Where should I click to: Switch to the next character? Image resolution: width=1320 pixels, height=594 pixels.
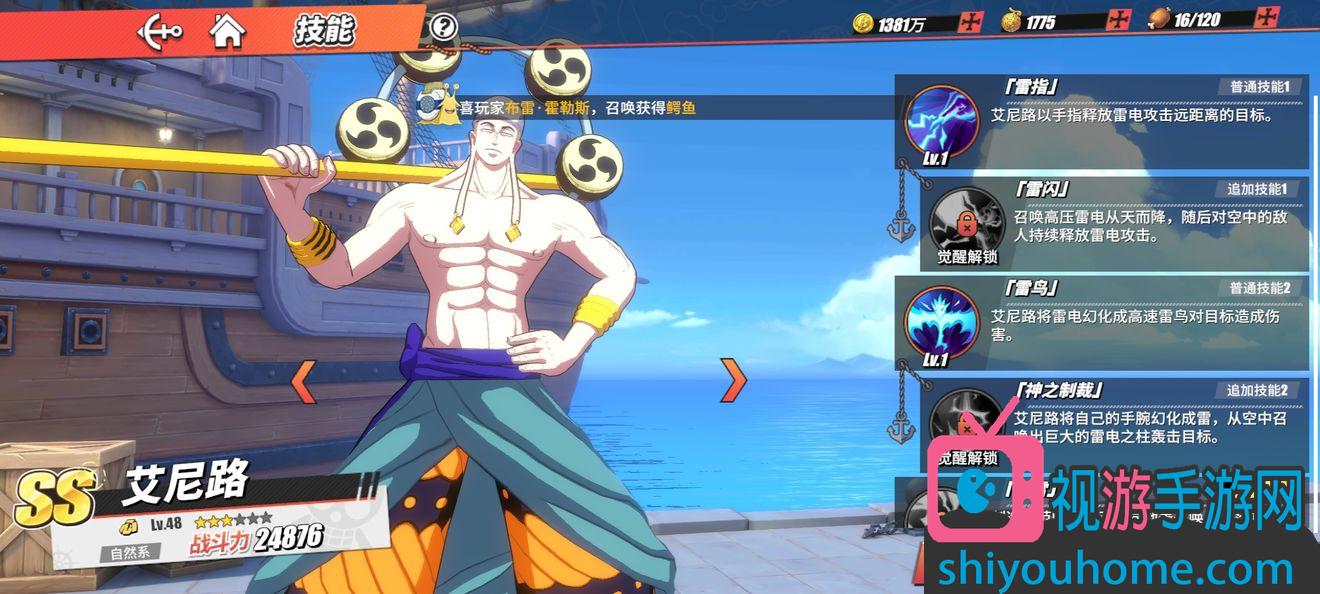click(x=734, y=379)
